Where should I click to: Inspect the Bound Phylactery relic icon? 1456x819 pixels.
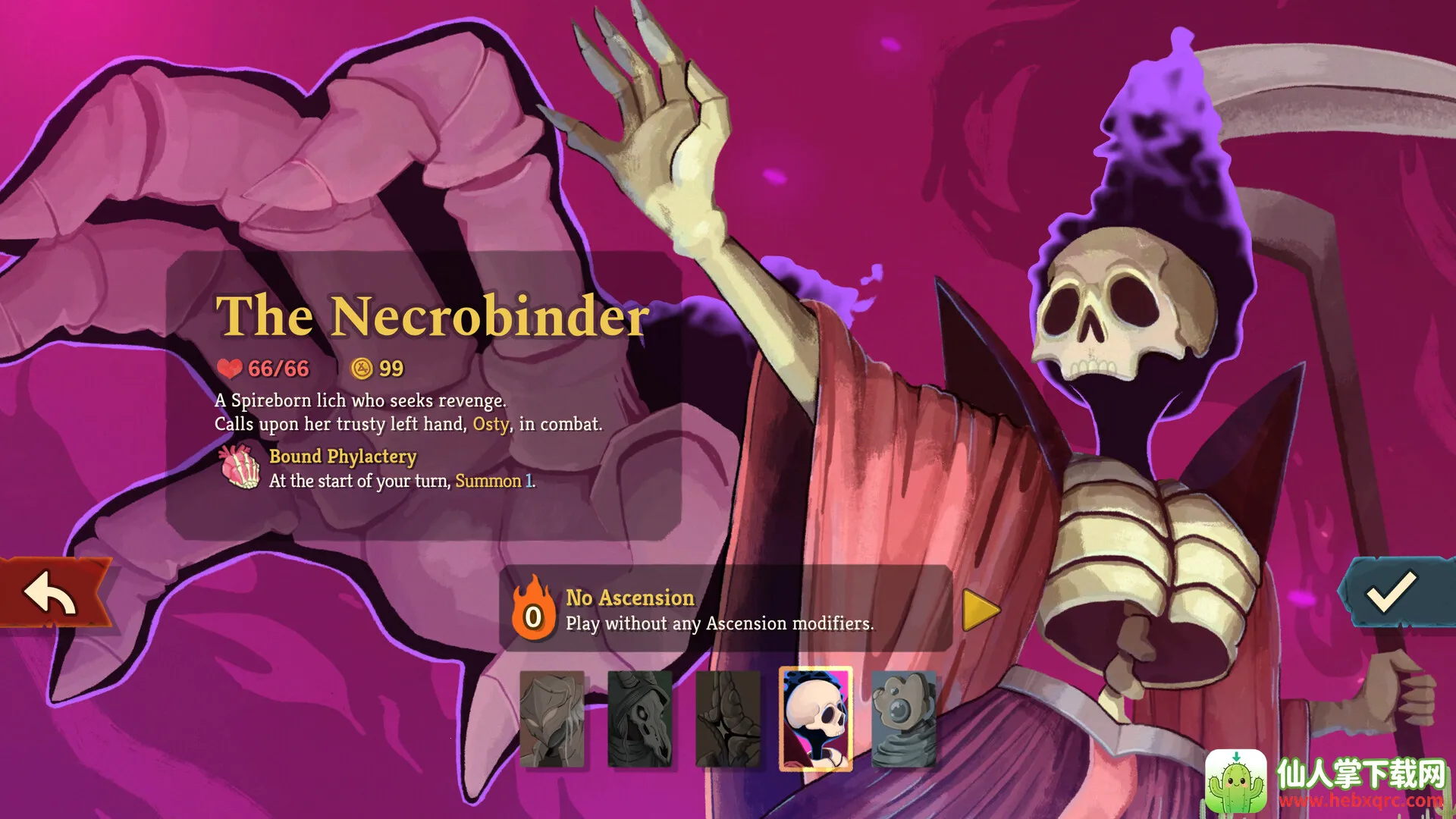239,467
